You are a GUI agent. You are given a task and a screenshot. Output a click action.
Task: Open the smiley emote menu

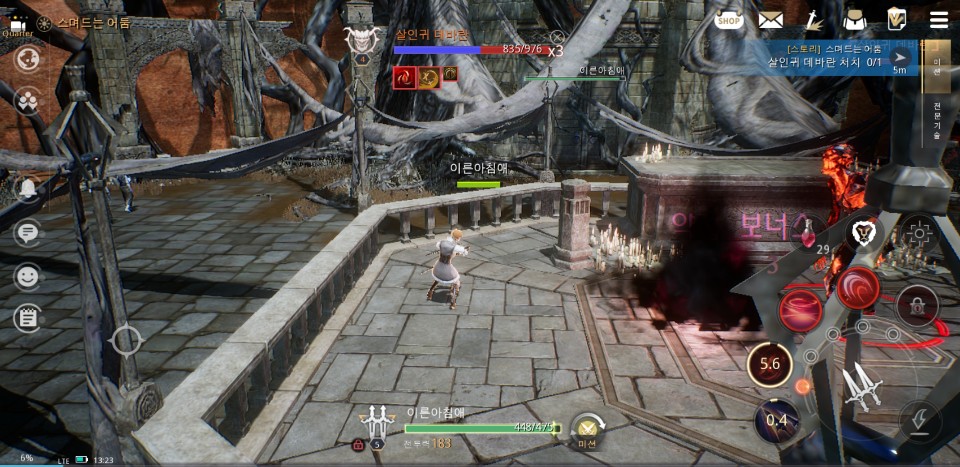click(x=28, y=275)
